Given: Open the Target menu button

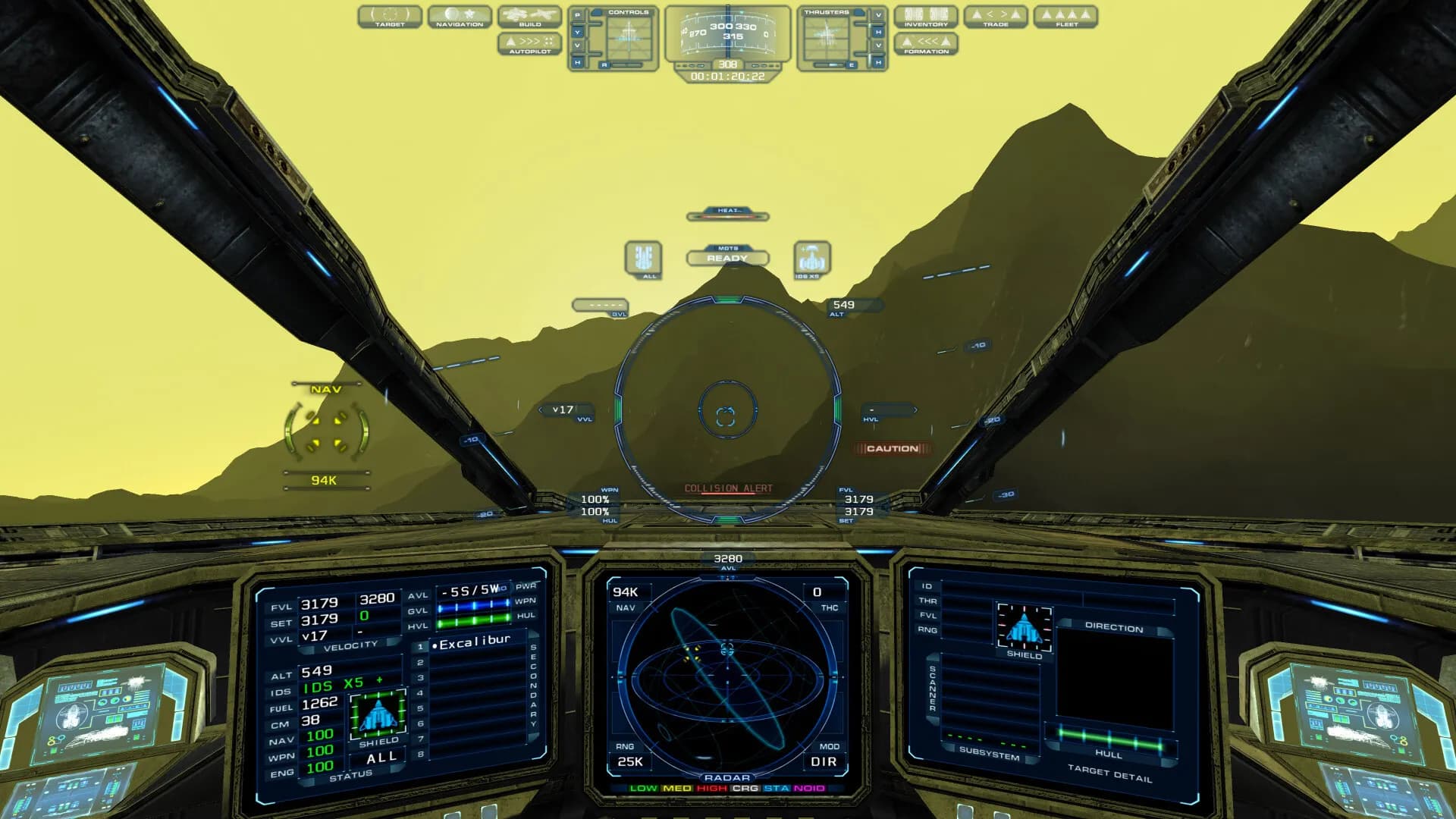Looking at the screenshot, I should coord(390,17).
